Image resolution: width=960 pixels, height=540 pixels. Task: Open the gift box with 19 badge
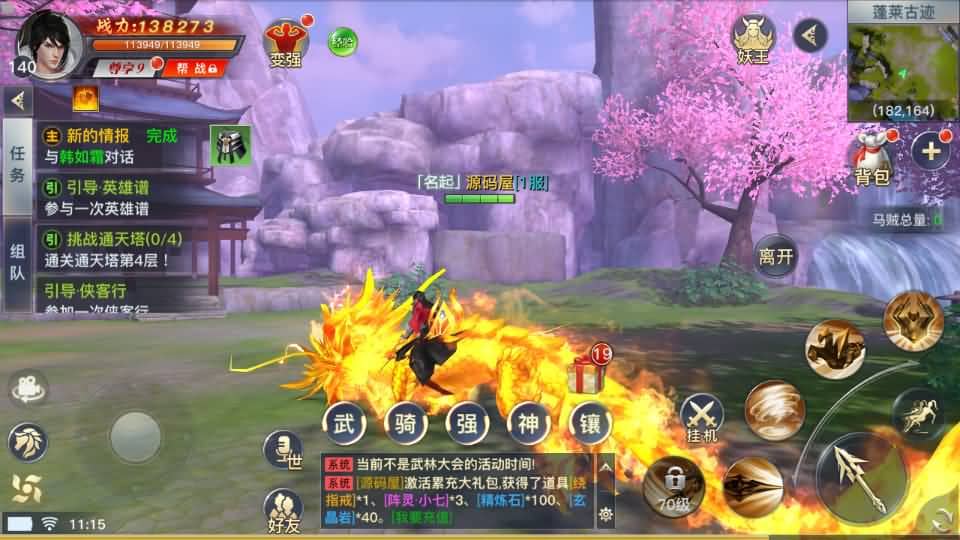pos(588,374)
